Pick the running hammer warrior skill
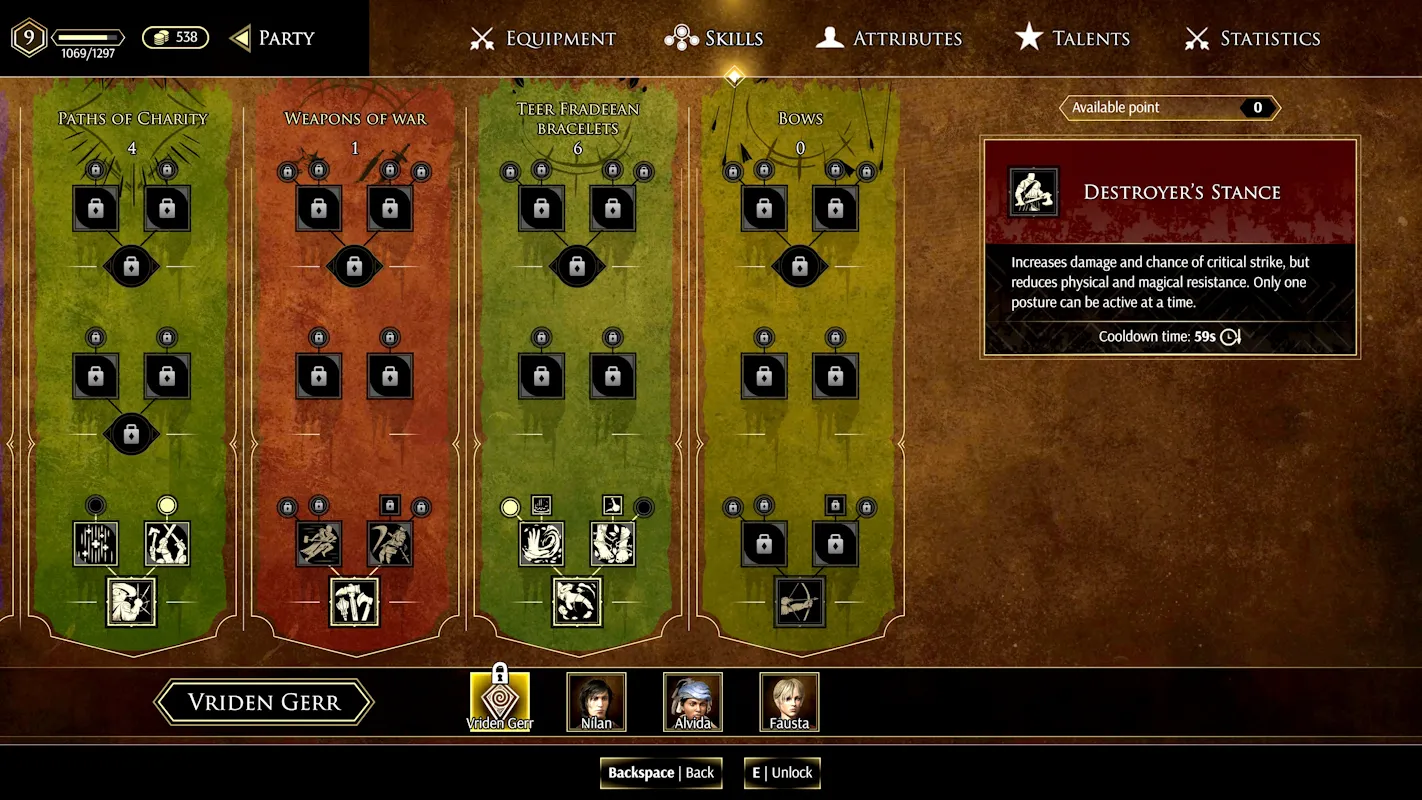Screen dimensions: 1422x800 [318, 544]
